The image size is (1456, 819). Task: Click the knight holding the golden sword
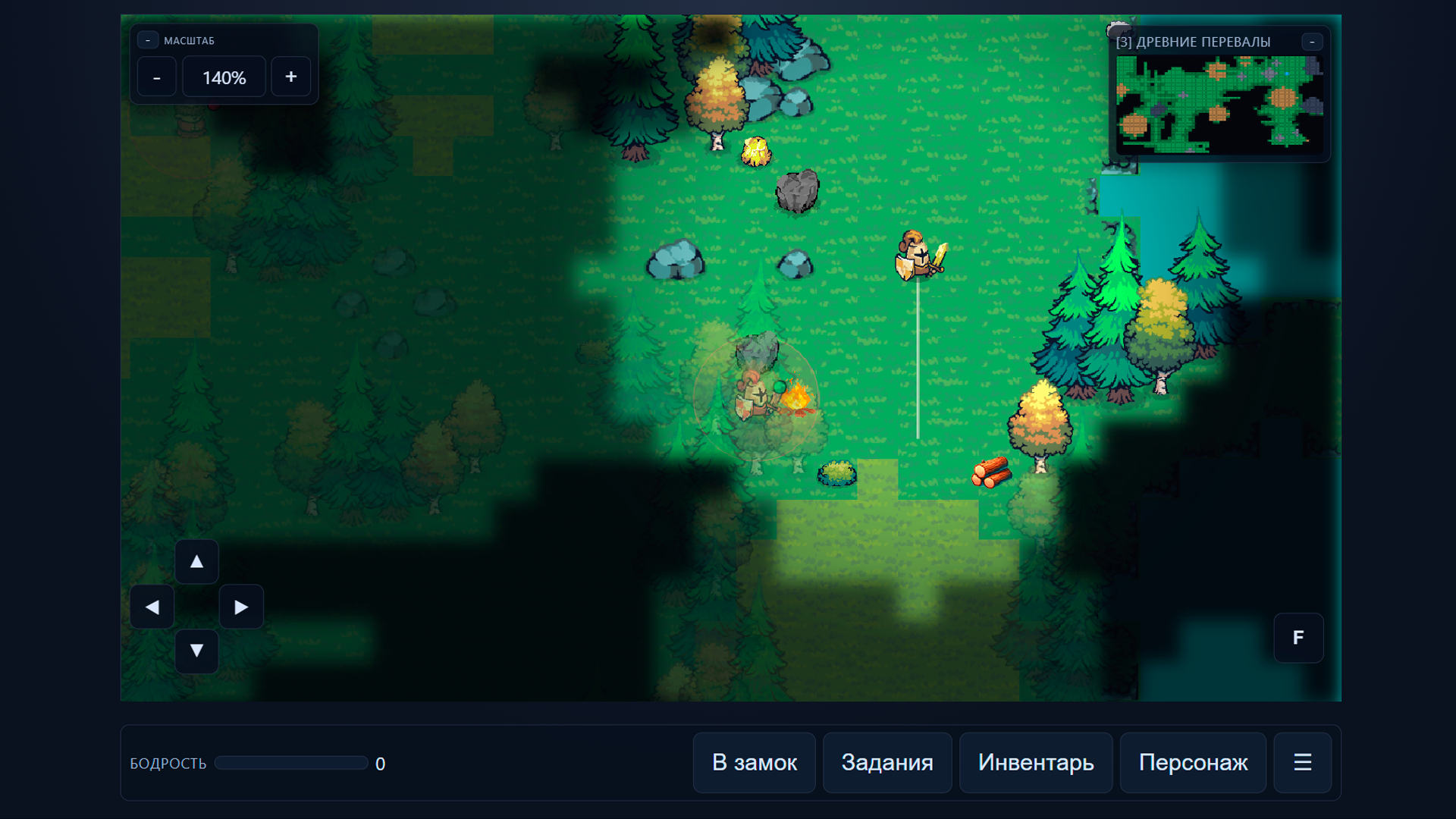click(x=918, y=254)
